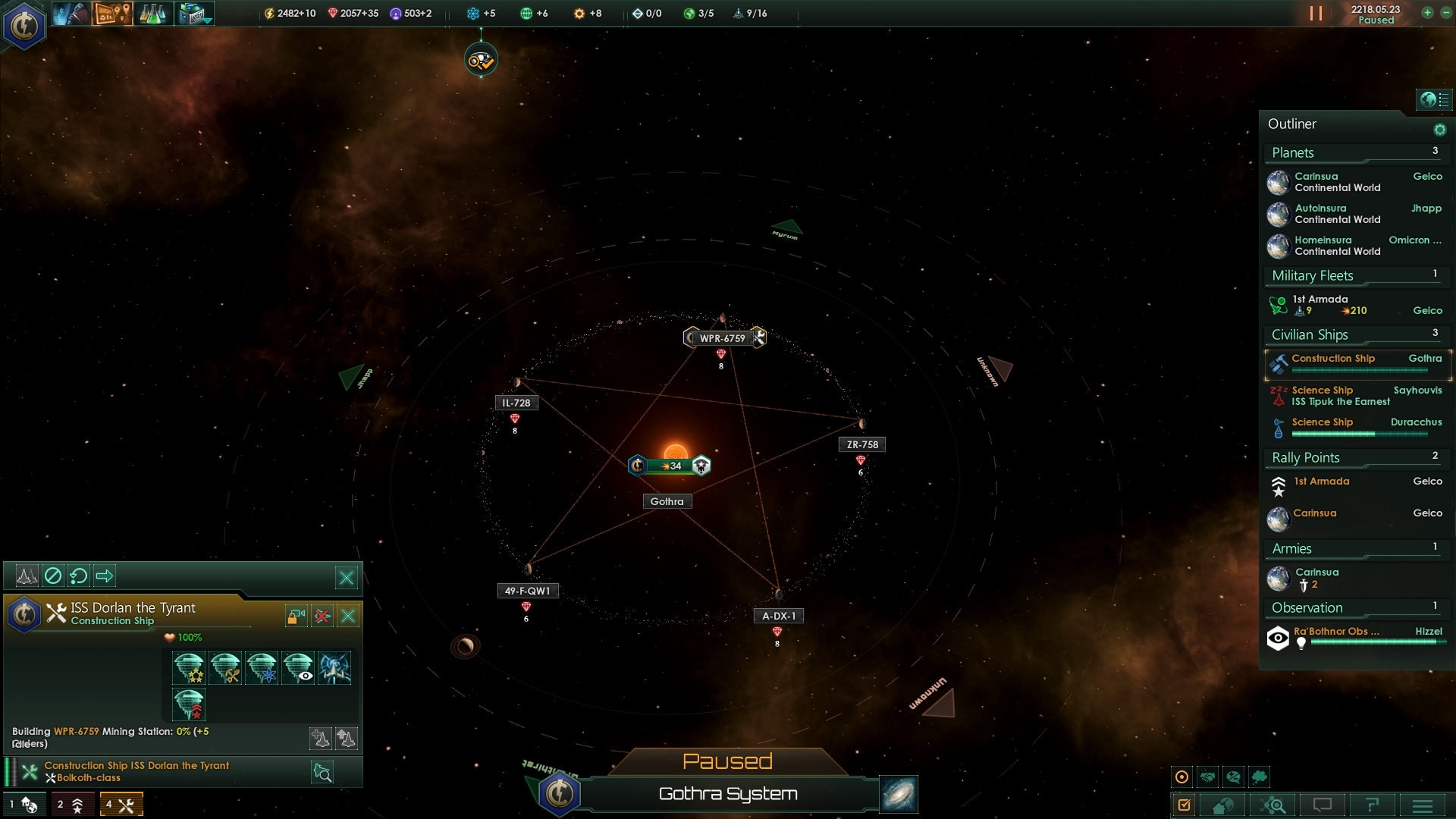Choose build mining station order
Image resolution: width=1456 pixels, height=819 pixels.
225,668
